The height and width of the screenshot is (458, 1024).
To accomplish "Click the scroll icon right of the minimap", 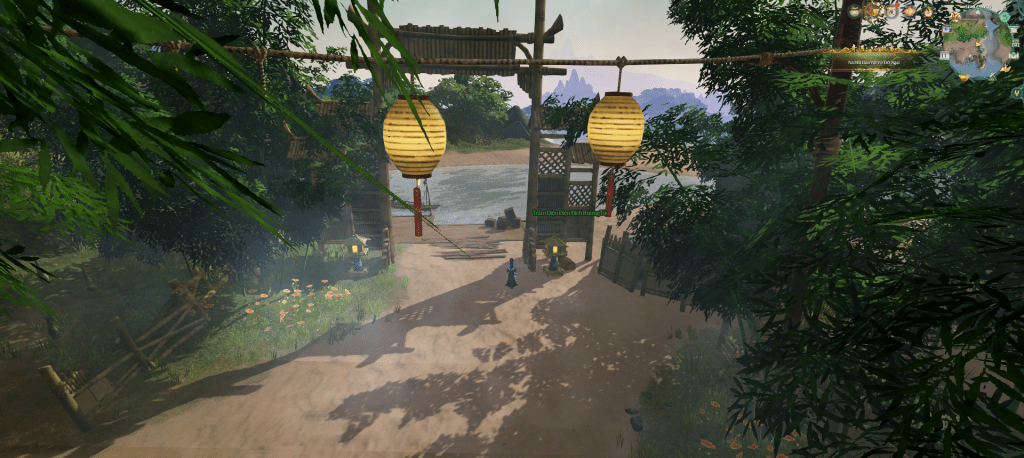I will coord(1014,30).
